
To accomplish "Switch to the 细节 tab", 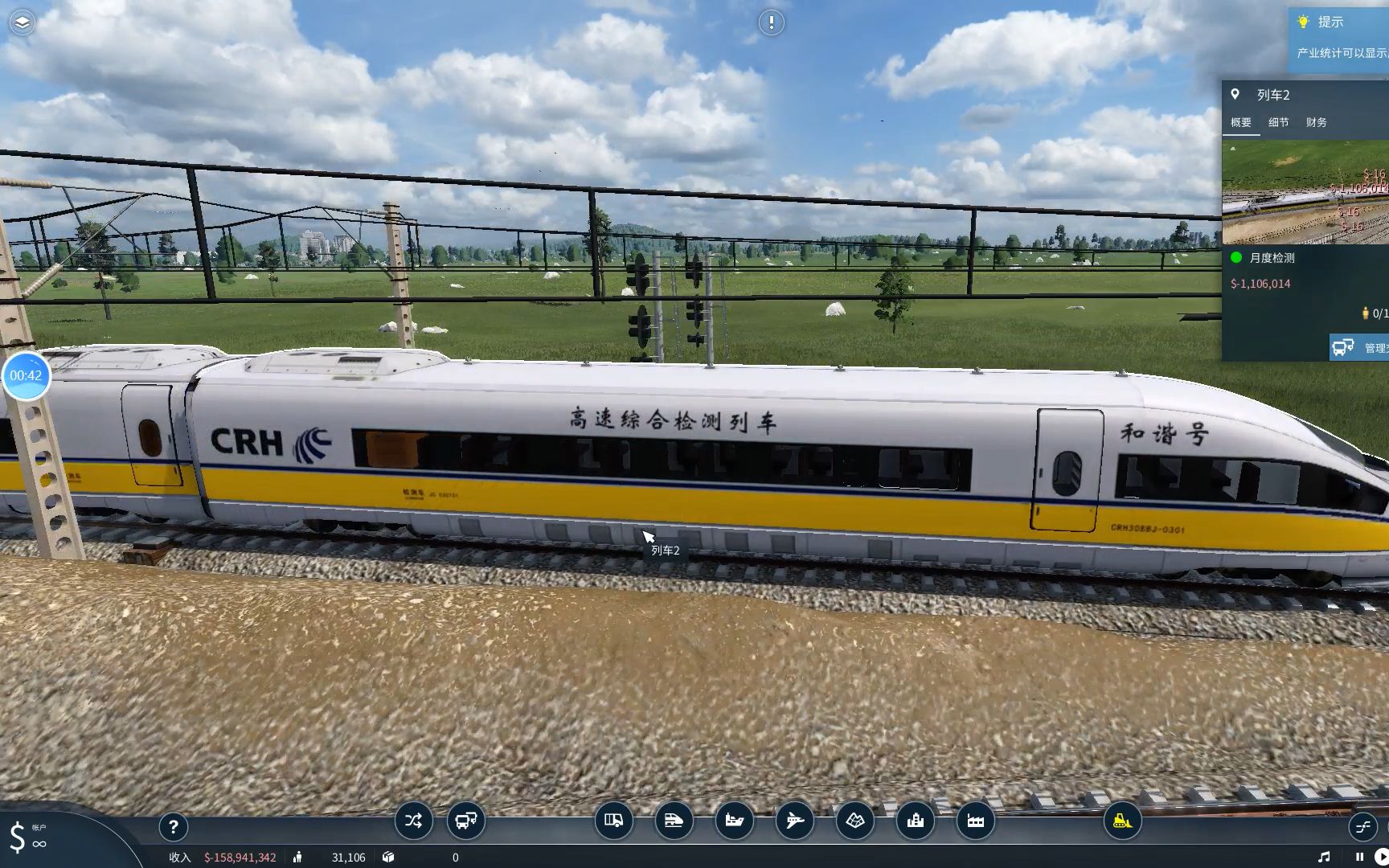I will 1279,122.
